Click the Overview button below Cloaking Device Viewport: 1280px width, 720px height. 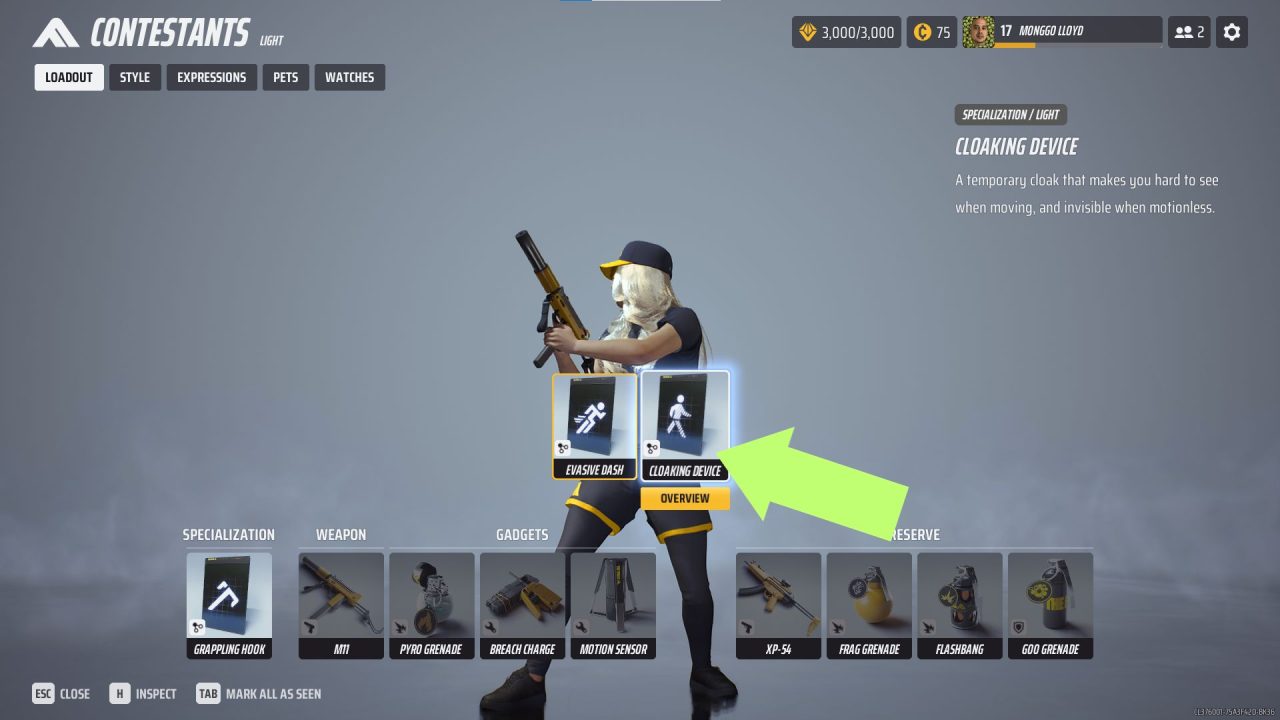pyautogui.click(x=684, y=498)
